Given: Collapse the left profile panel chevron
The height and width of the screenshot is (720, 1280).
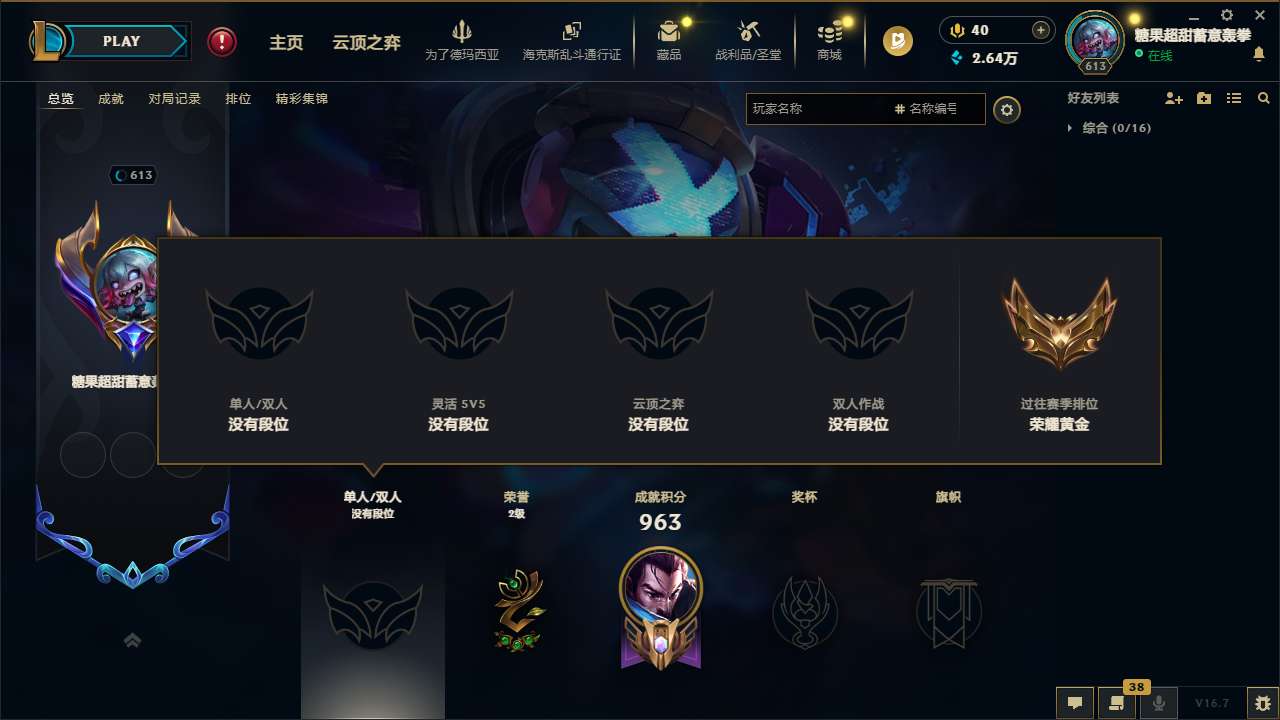Looking at the screenshot, I should tap(132, 641).
